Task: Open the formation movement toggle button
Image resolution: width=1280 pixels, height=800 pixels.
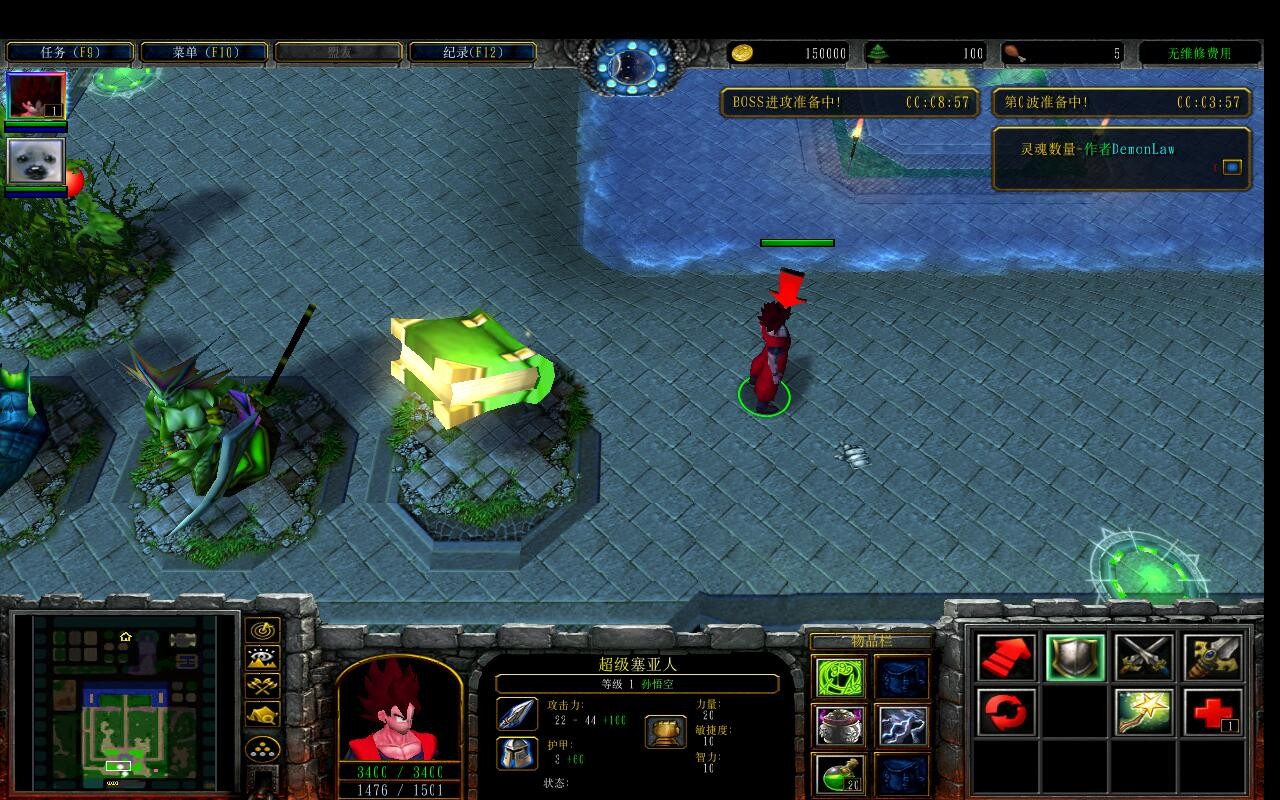Action: coord(262,748)
